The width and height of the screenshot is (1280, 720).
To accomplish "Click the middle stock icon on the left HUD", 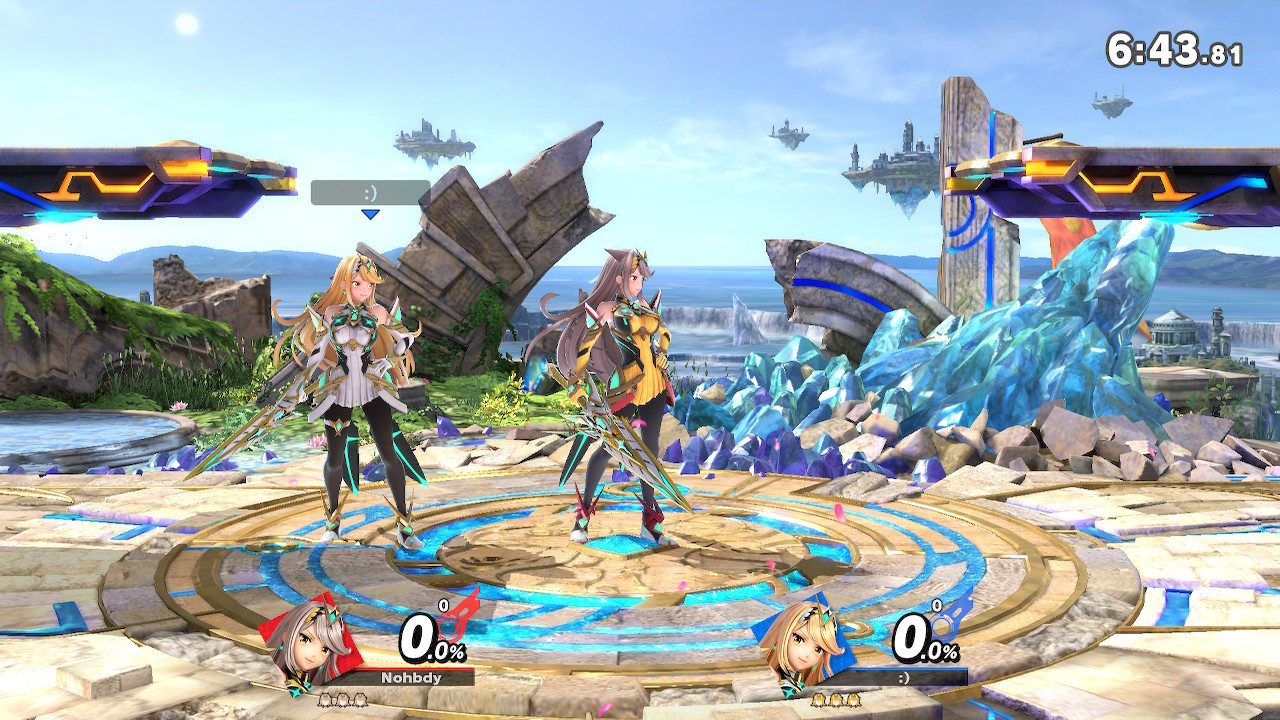I will tap(342, 700).
